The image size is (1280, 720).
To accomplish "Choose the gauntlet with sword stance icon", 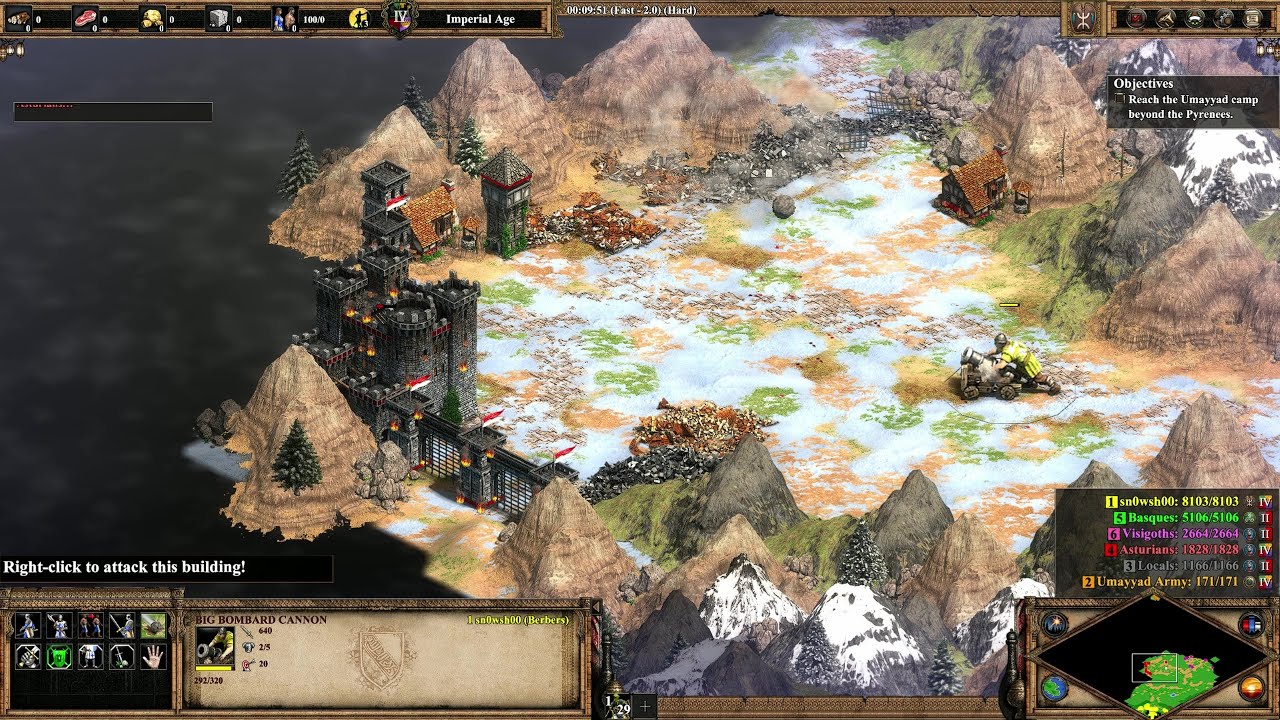I will point(26,657).
